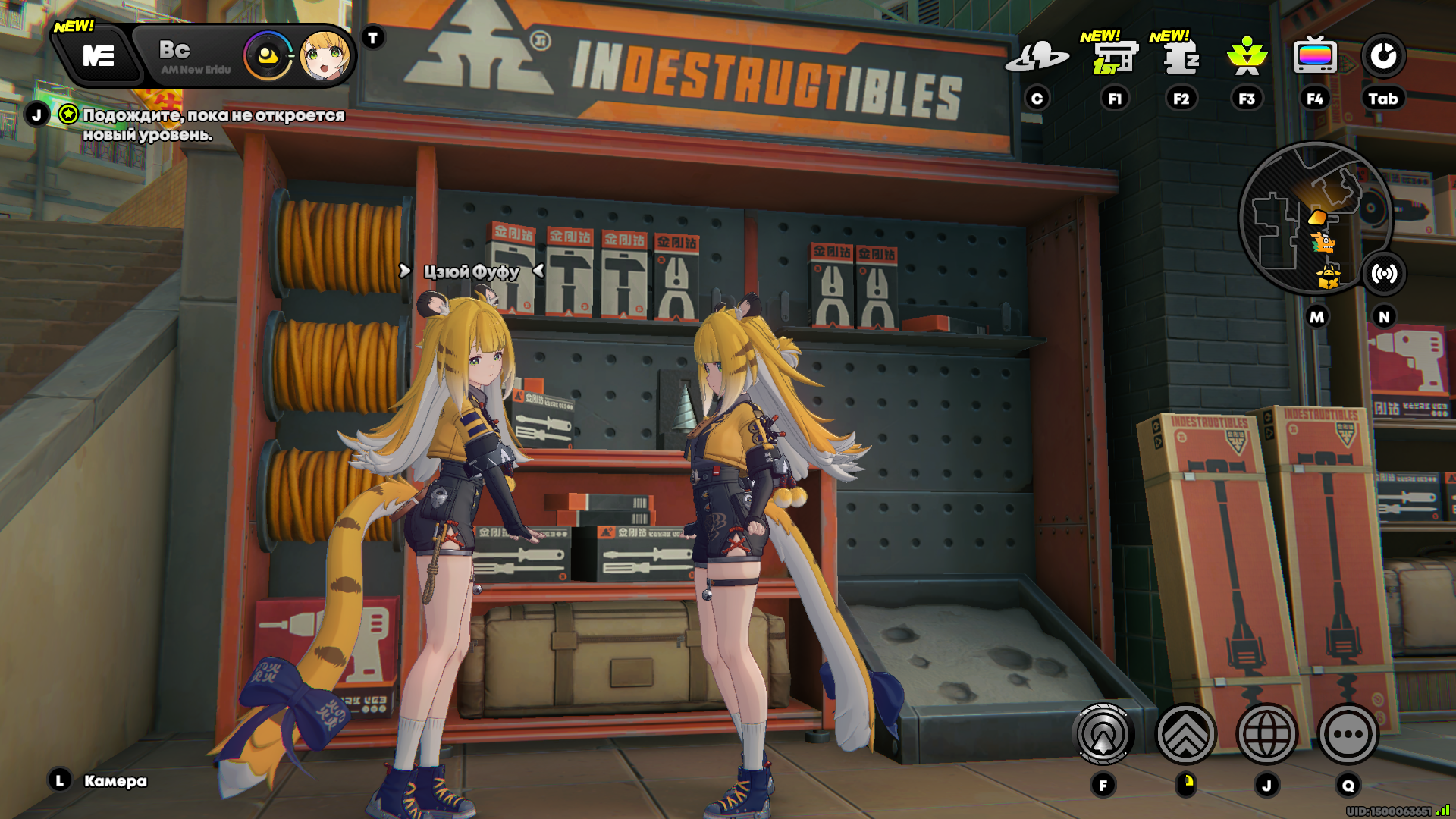1456x819 pixels.
Task: Open the 1st event icon marked NEW
Action: tap(1113, 56)
